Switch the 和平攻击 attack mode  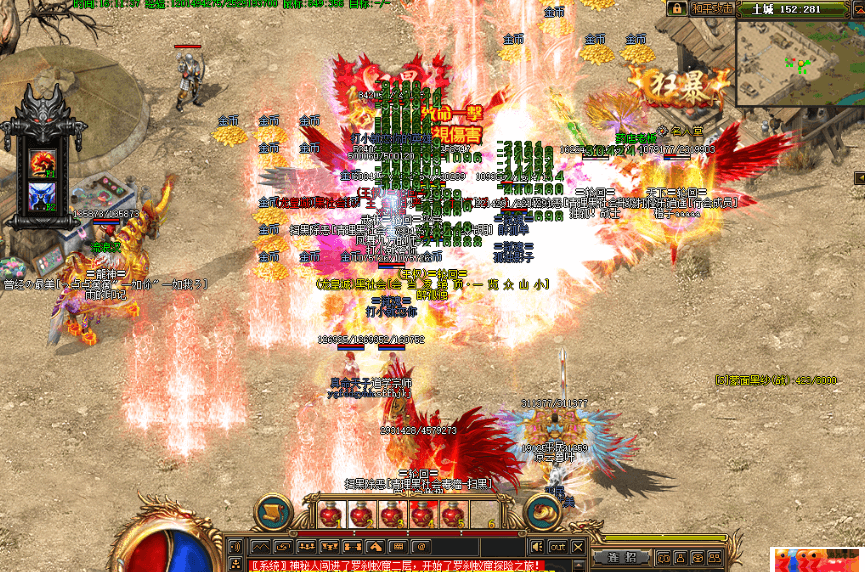point(712,8)
